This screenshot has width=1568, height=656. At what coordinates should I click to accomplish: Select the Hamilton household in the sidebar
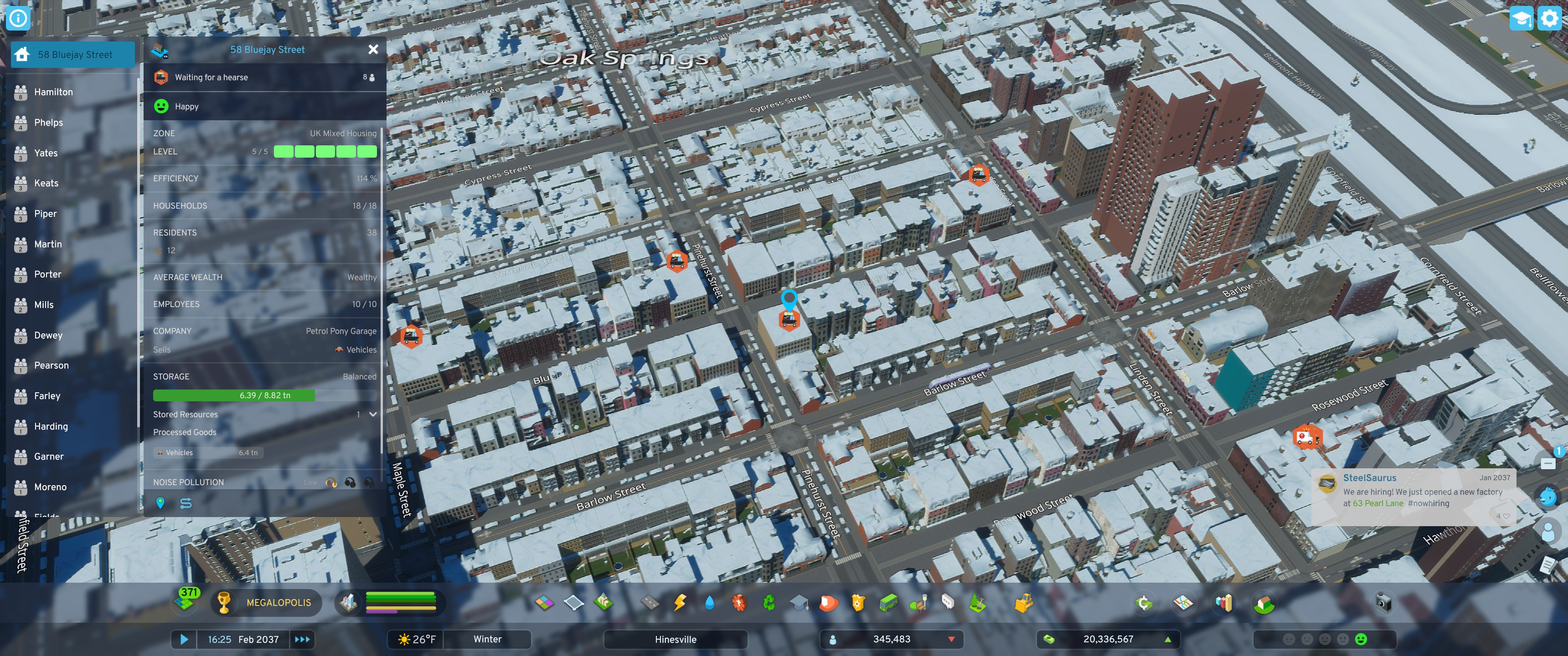pos(54,91)
